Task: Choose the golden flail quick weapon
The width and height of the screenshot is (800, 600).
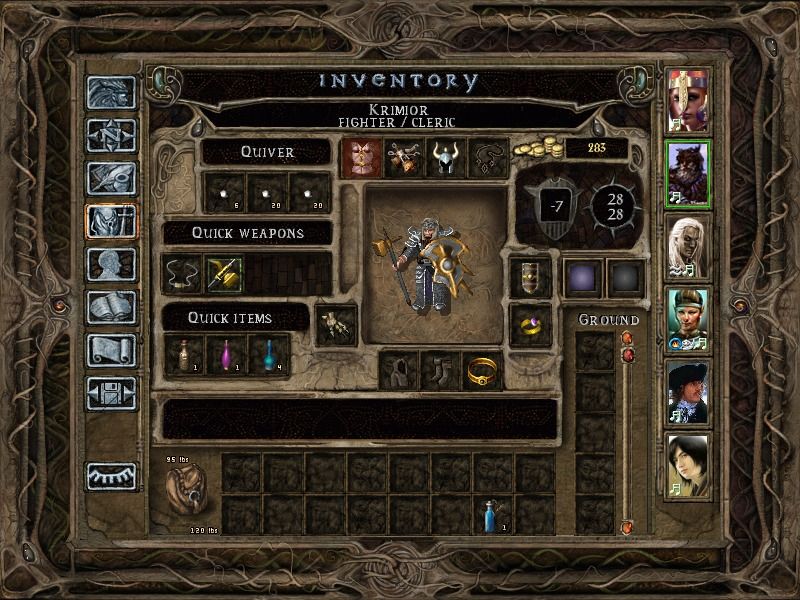Action: (x=224, y=274)
